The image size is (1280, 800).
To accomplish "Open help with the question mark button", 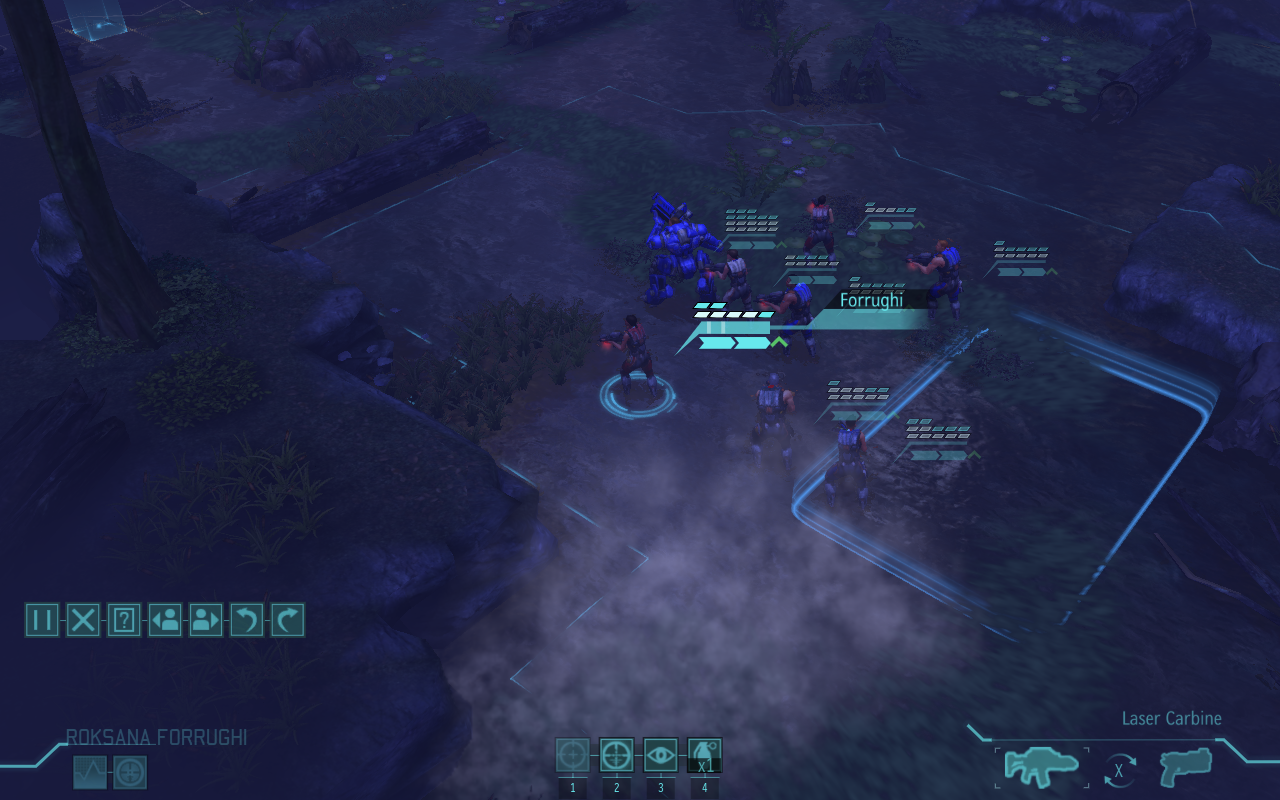I will [x=123, y=620].
